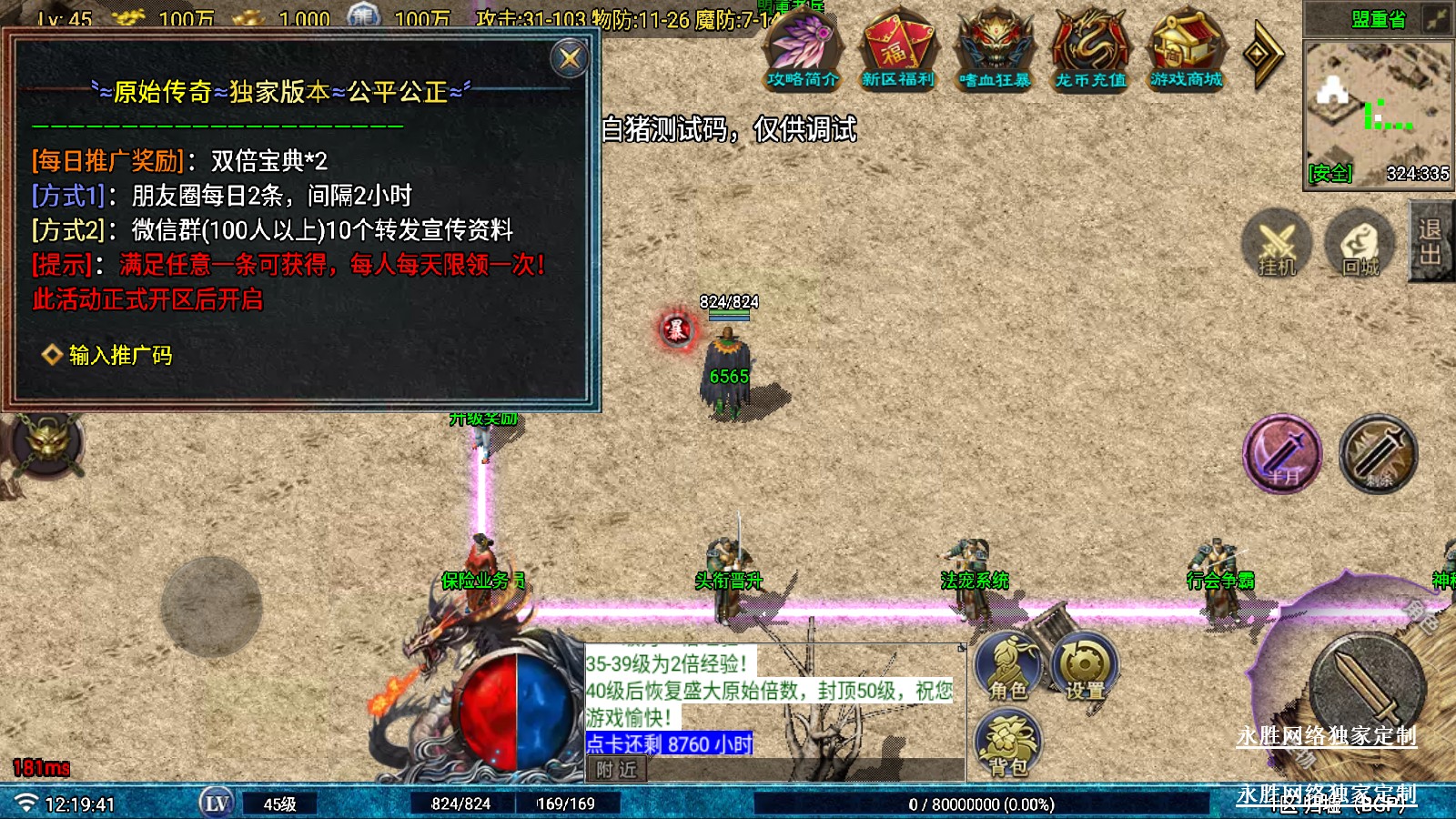
Task: Activate the 半月 skill
Action: [x=1283, y=453]
